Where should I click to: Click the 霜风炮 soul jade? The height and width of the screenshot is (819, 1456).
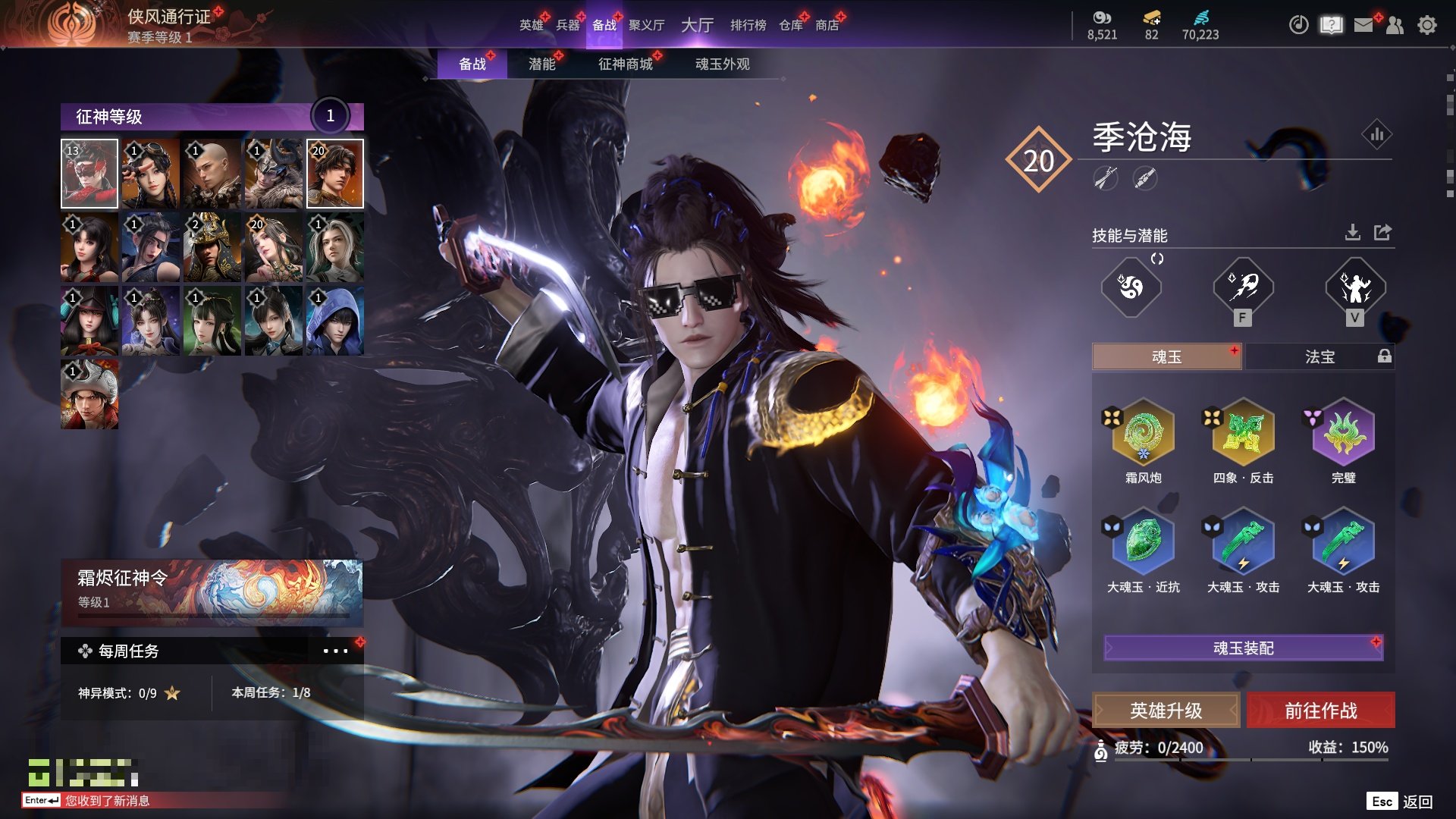click(x=1143, y=434)
